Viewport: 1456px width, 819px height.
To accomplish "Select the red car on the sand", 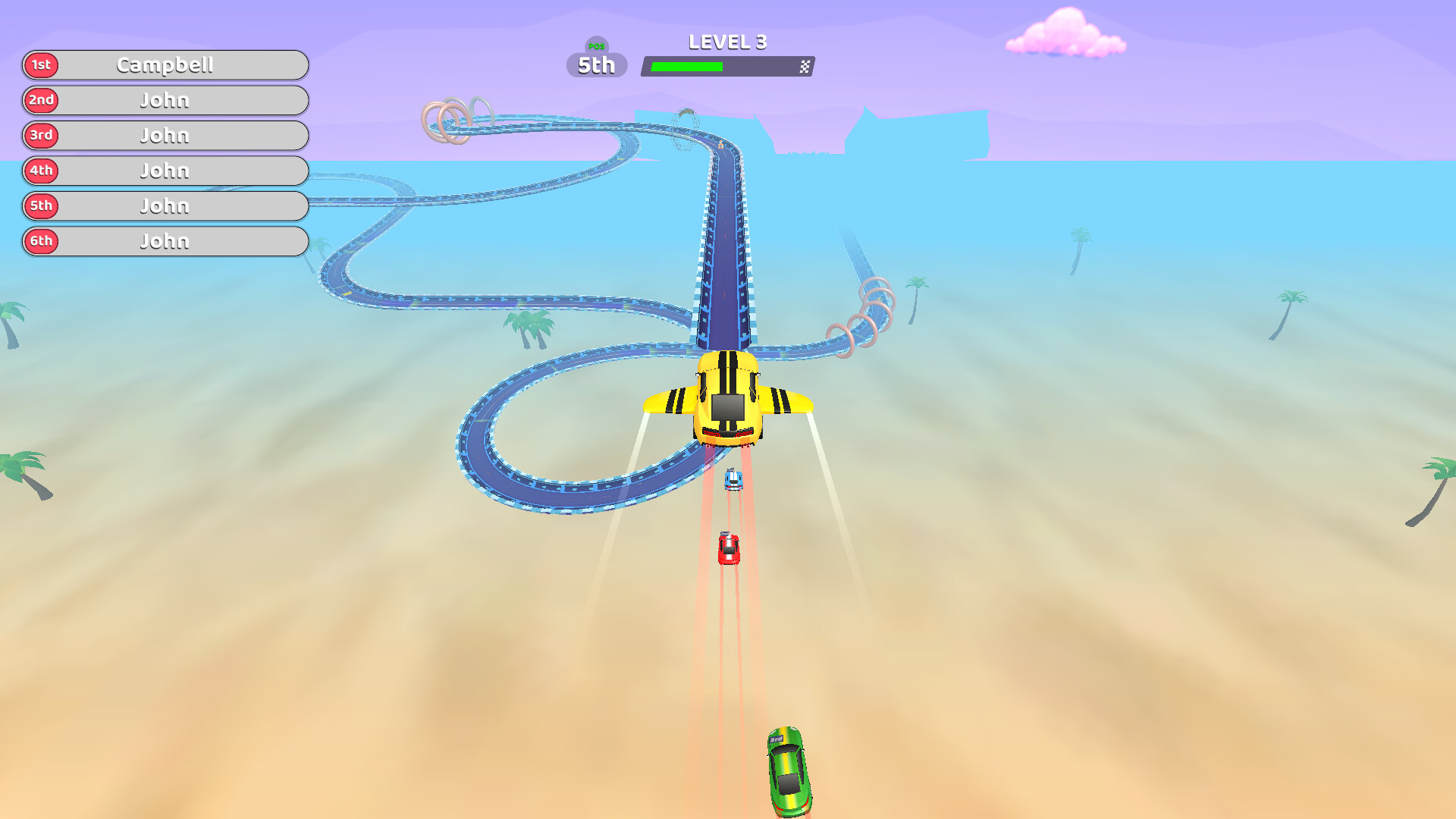I will click(728, 548).
